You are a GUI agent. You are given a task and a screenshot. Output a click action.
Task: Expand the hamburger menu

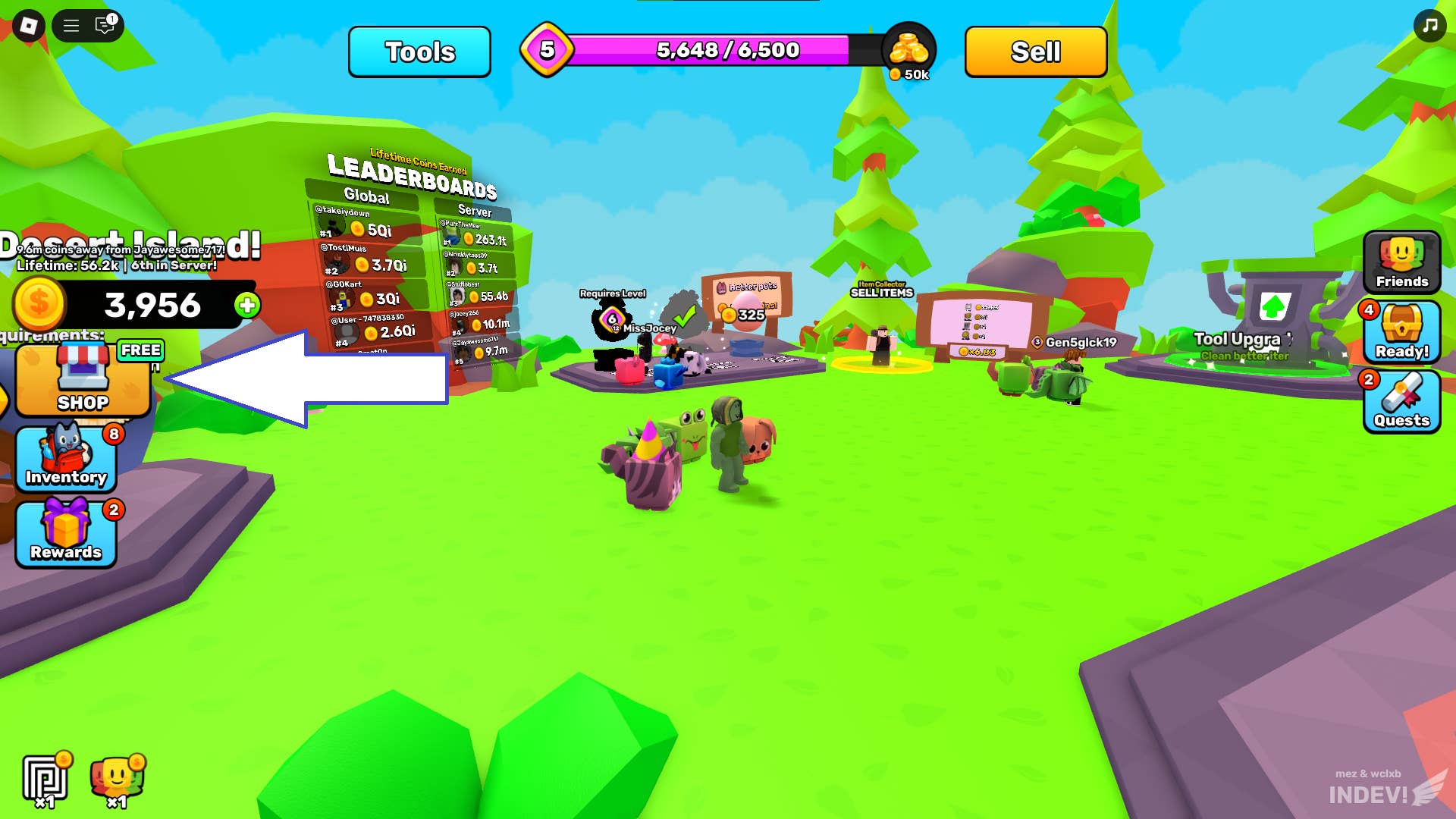(x=71, y=25)
